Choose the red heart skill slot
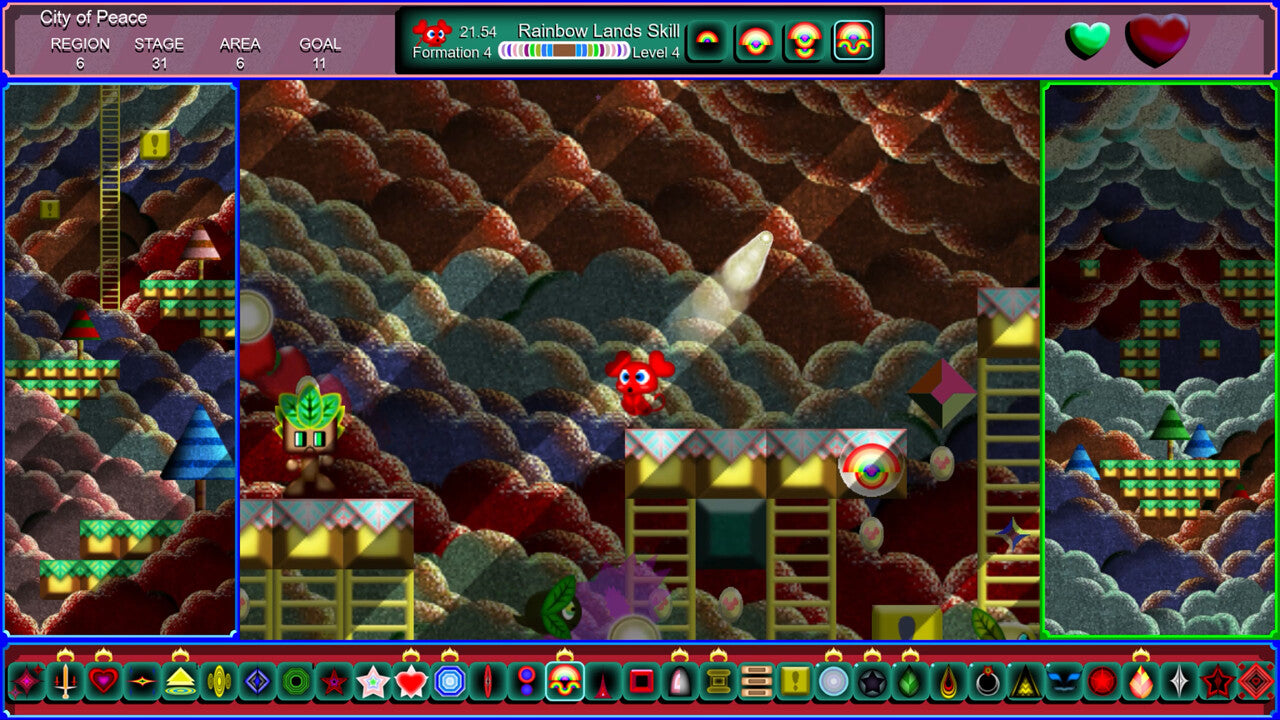 [103, 682]
